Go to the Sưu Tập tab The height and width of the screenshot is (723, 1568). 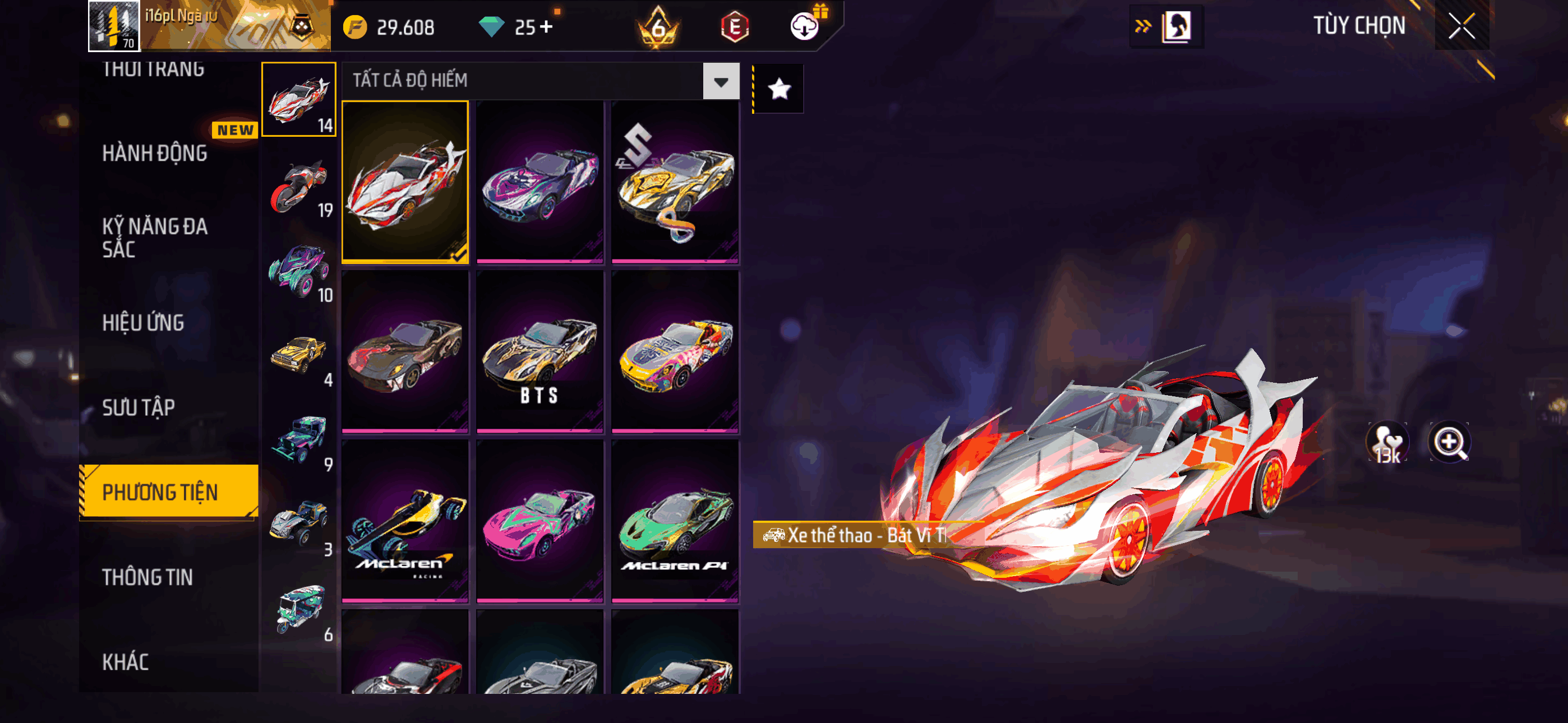coord(139,408)
